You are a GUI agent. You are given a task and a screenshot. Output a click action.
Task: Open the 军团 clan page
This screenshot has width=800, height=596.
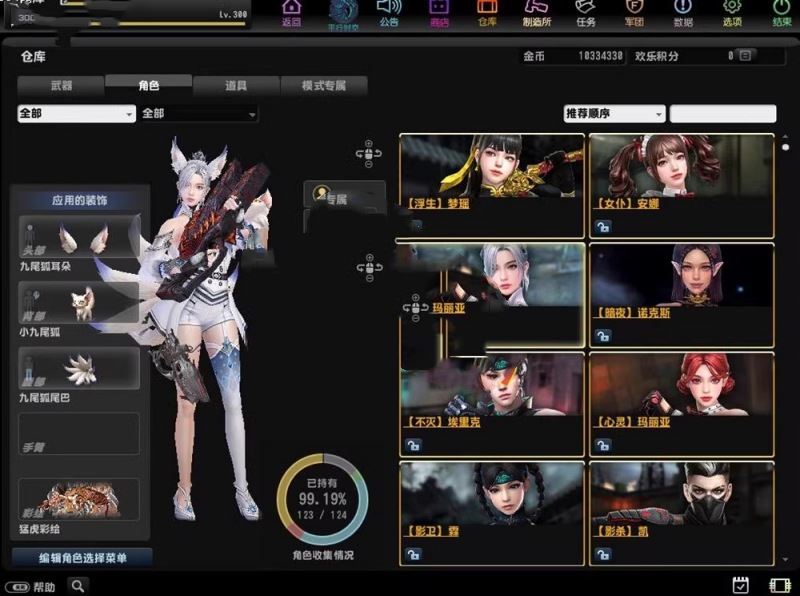[x=635, y=13]
